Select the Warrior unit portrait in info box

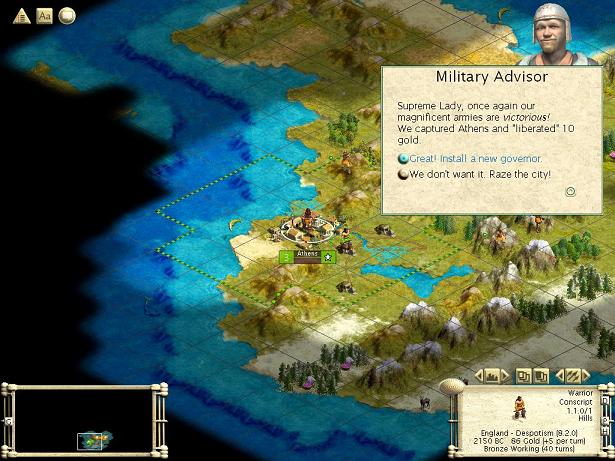520,406
